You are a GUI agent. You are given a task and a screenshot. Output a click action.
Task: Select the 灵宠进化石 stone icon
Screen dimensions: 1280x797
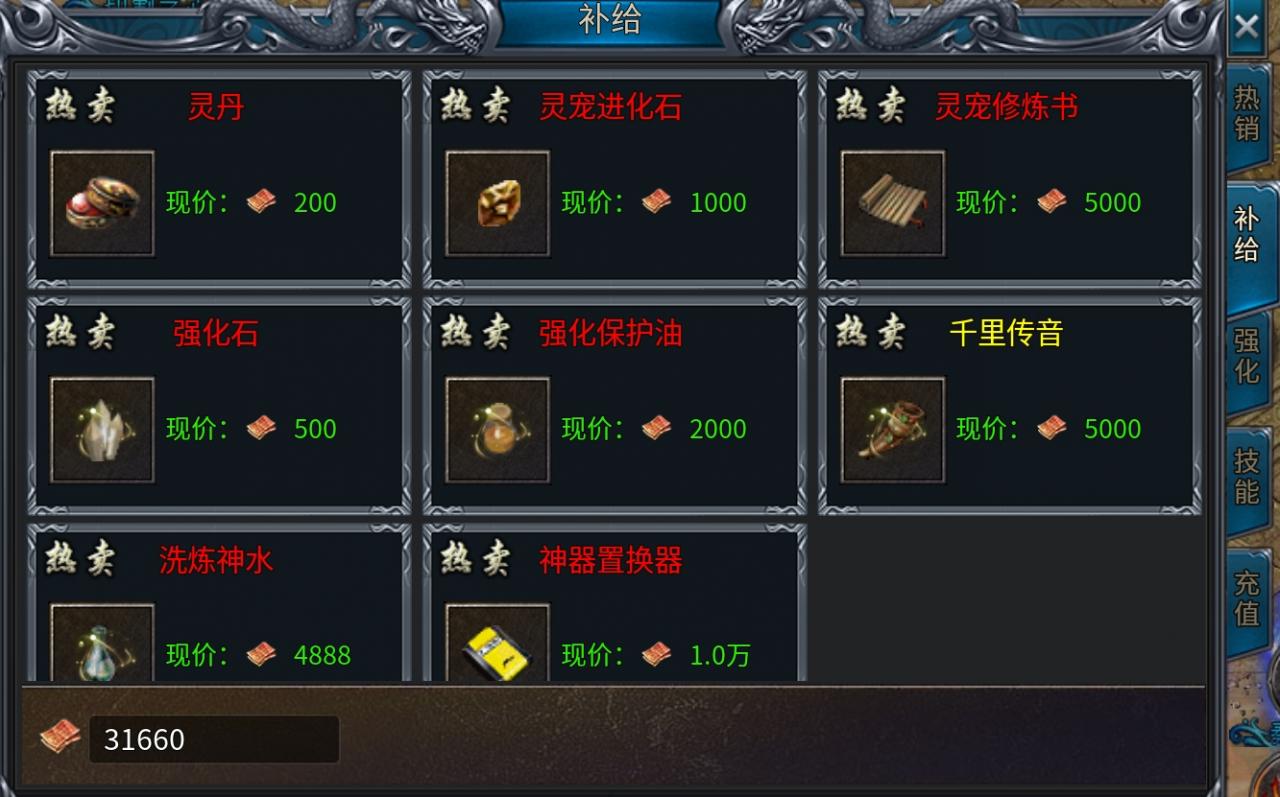coord(497,203)
